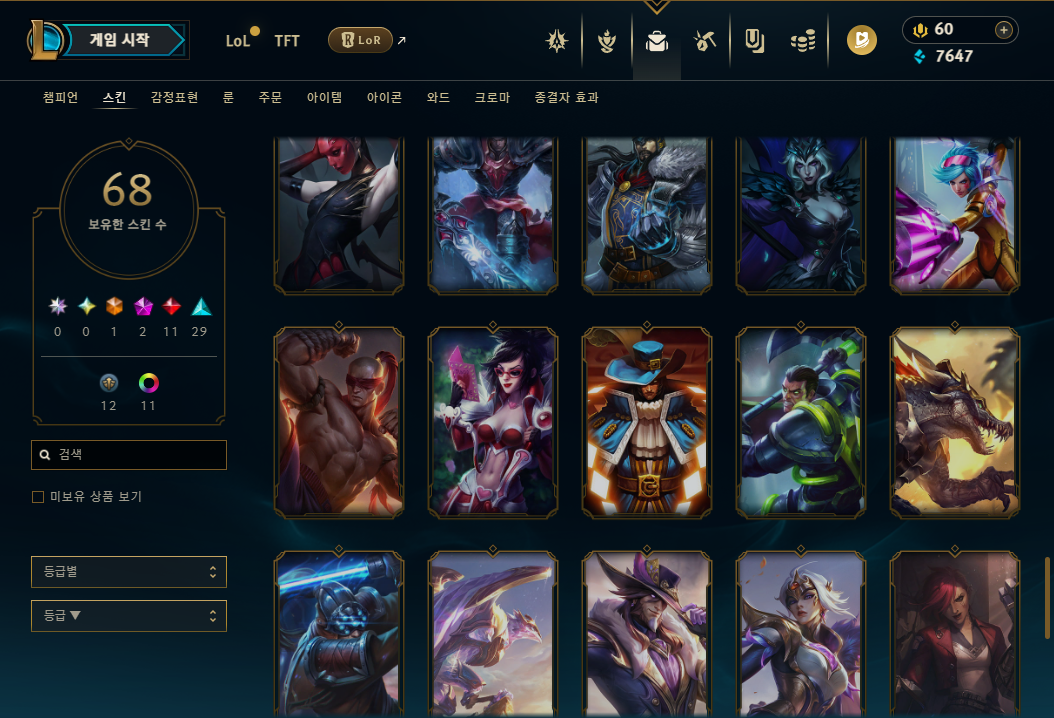
Task: Open the 종결자 효과 tab
Action: (x=566, y=98)
